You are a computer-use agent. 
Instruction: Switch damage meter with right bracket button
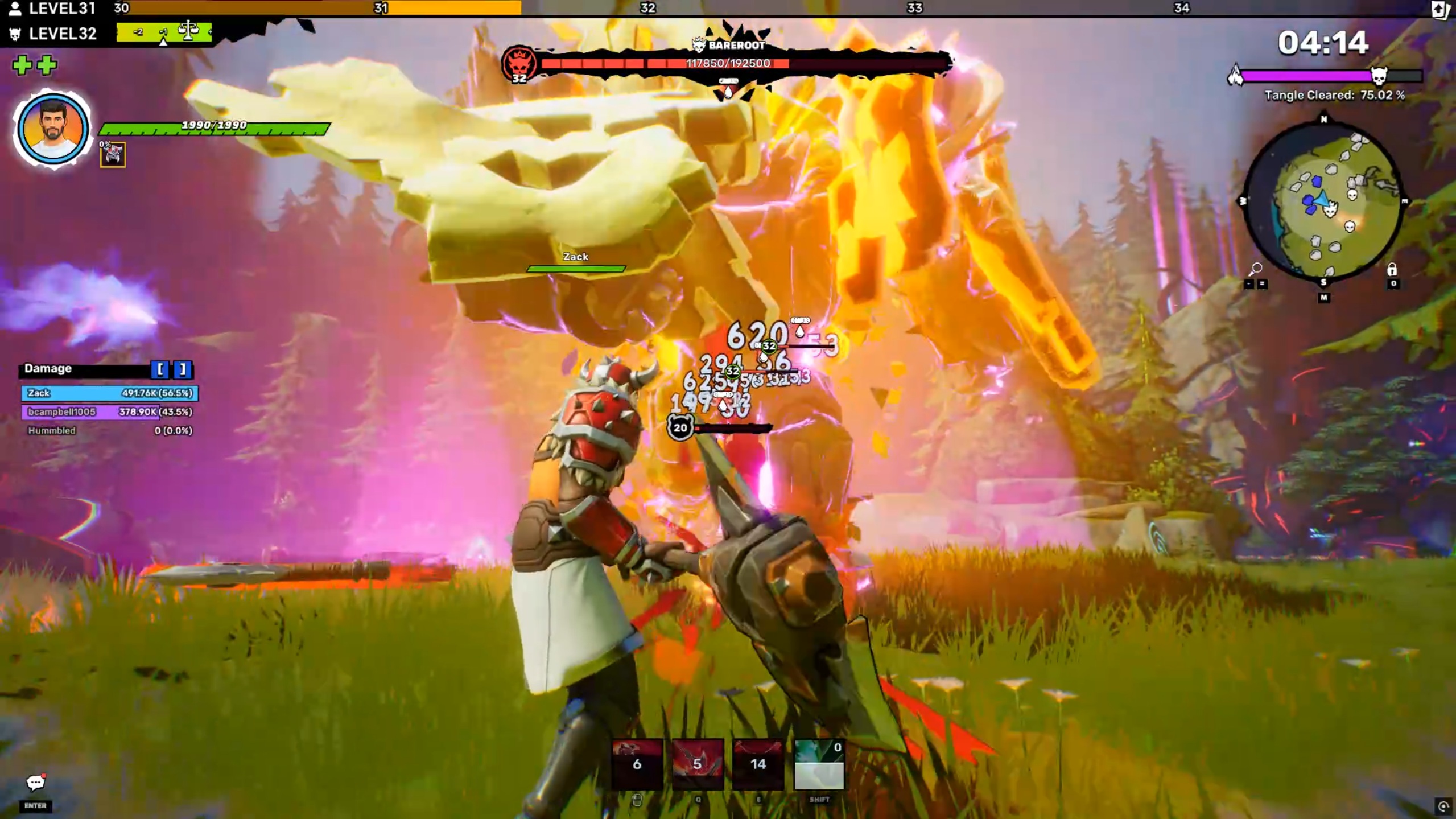click(x=183, y=369)
